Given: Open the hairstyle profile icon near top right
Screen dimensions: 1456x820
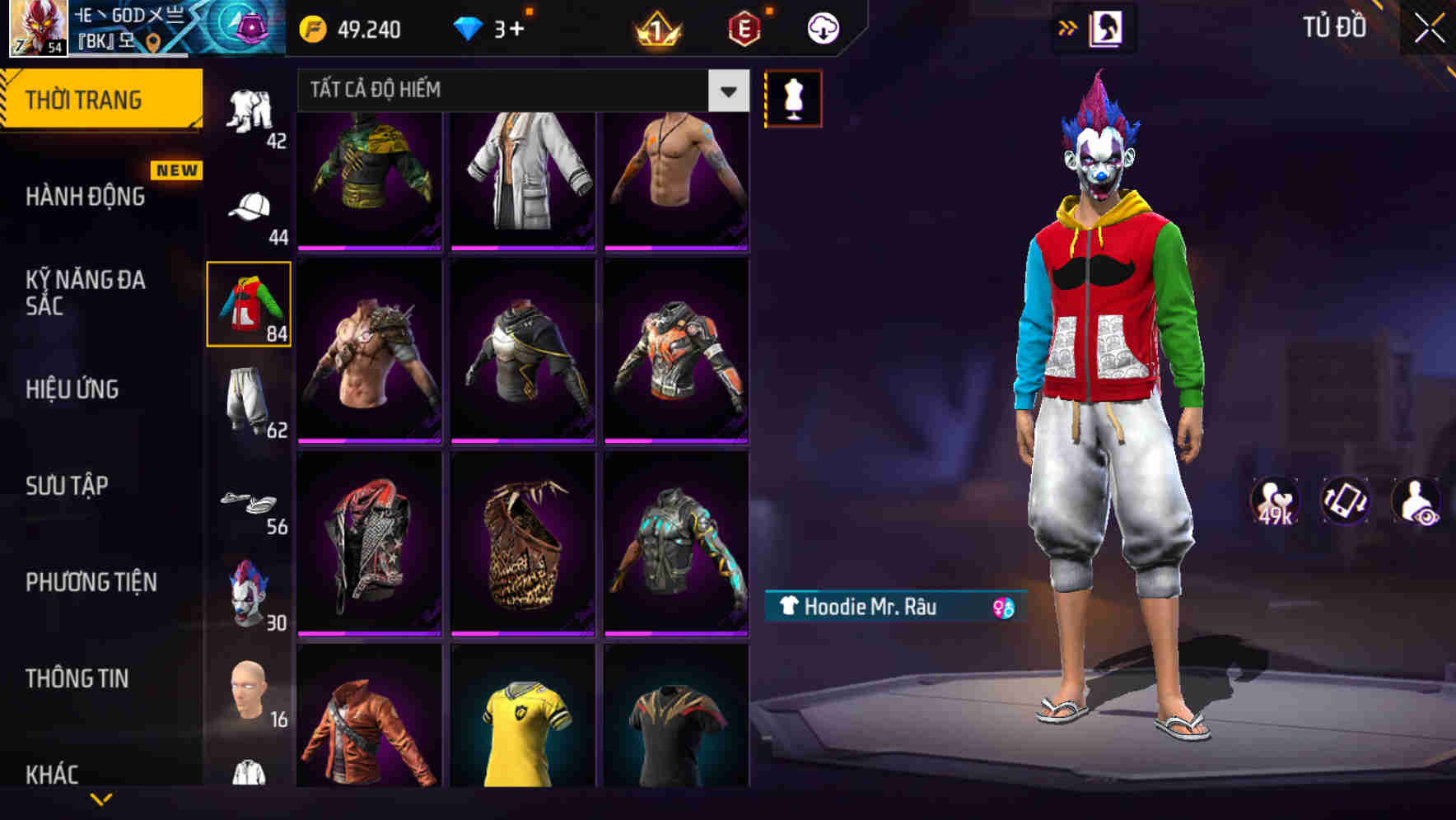Looking at the screenshot, I should pos(1107,27).
